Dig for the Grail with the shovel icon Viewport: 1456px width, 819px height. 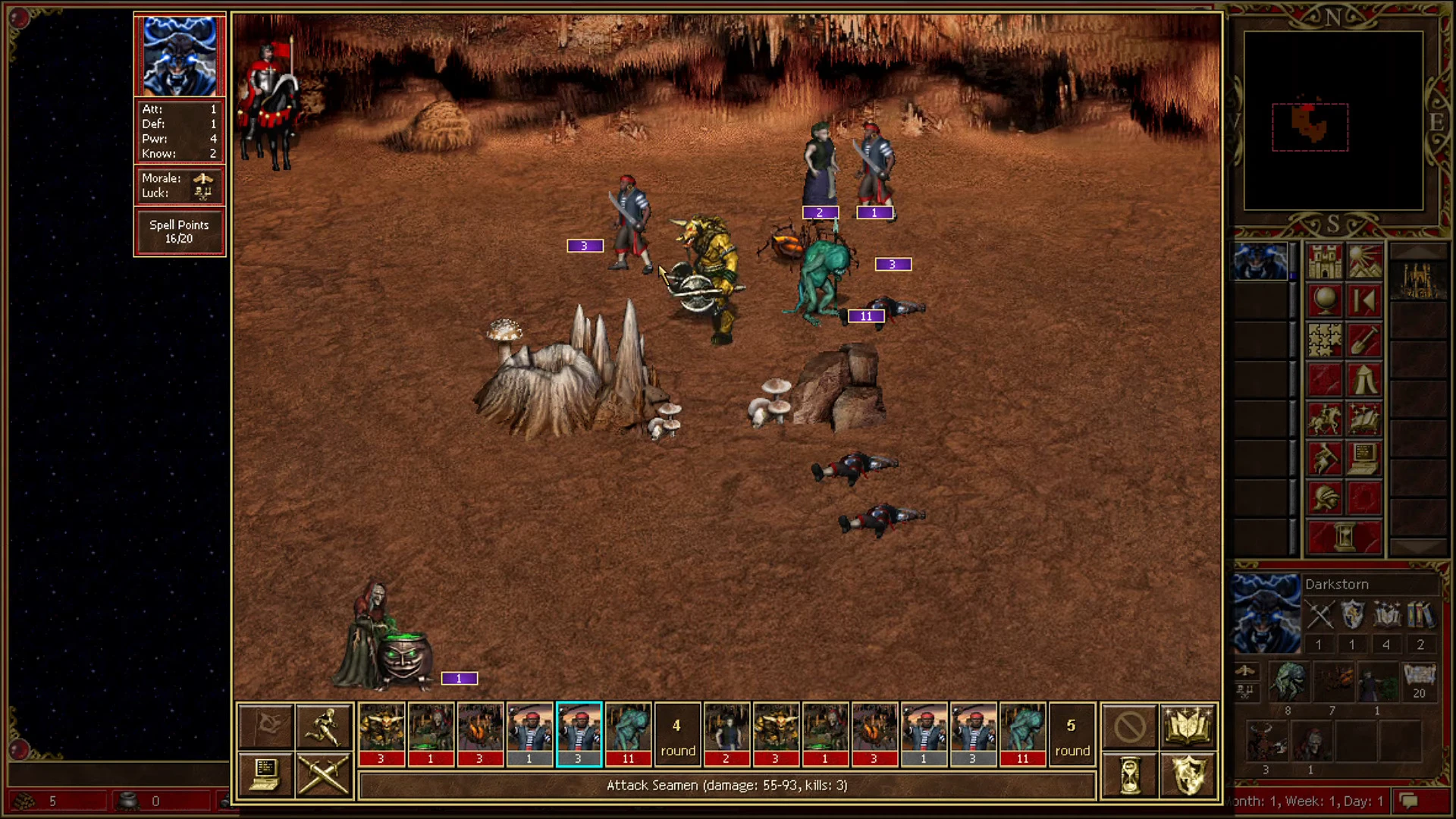coord(1364,340)
